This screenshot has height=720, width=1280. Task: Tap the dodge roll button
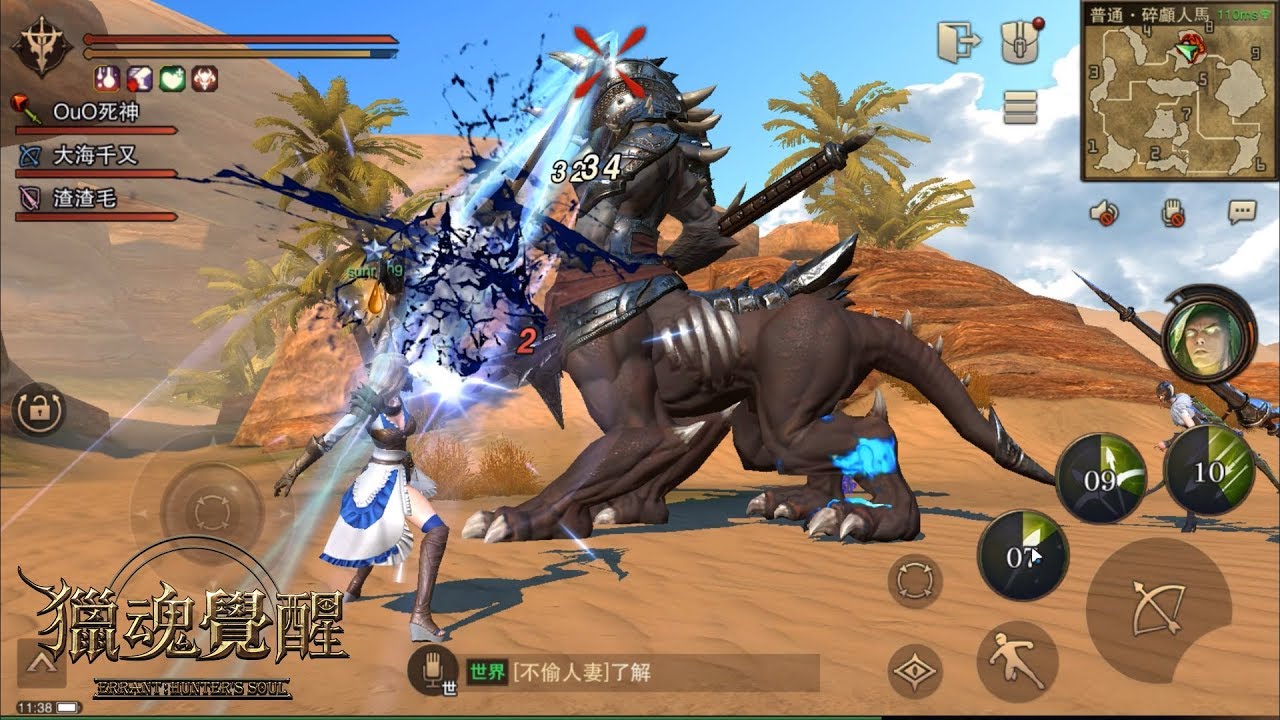1017,660
